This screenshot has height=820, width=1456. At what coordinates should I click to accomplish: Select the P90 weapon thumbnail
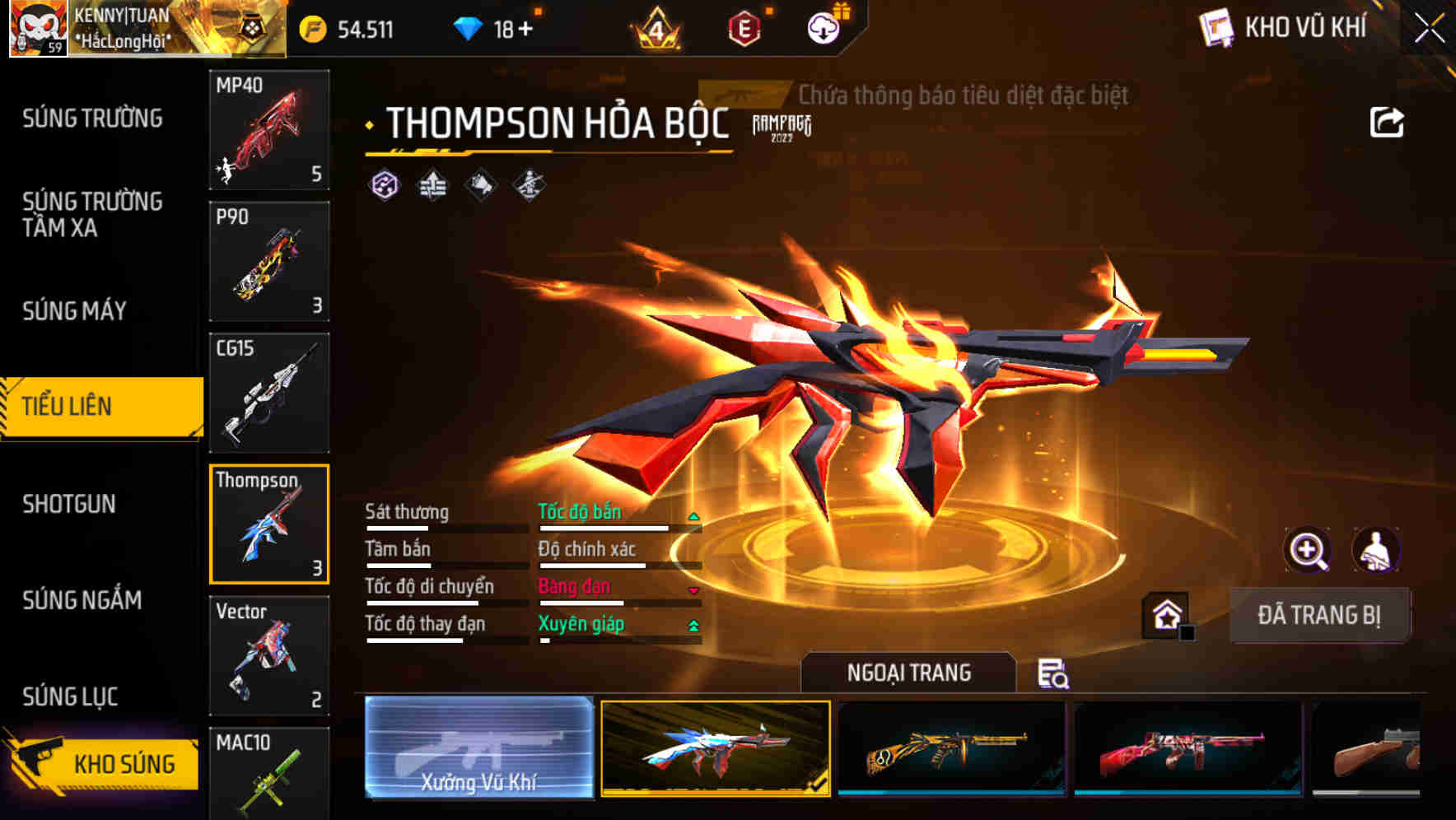point(268,260)
